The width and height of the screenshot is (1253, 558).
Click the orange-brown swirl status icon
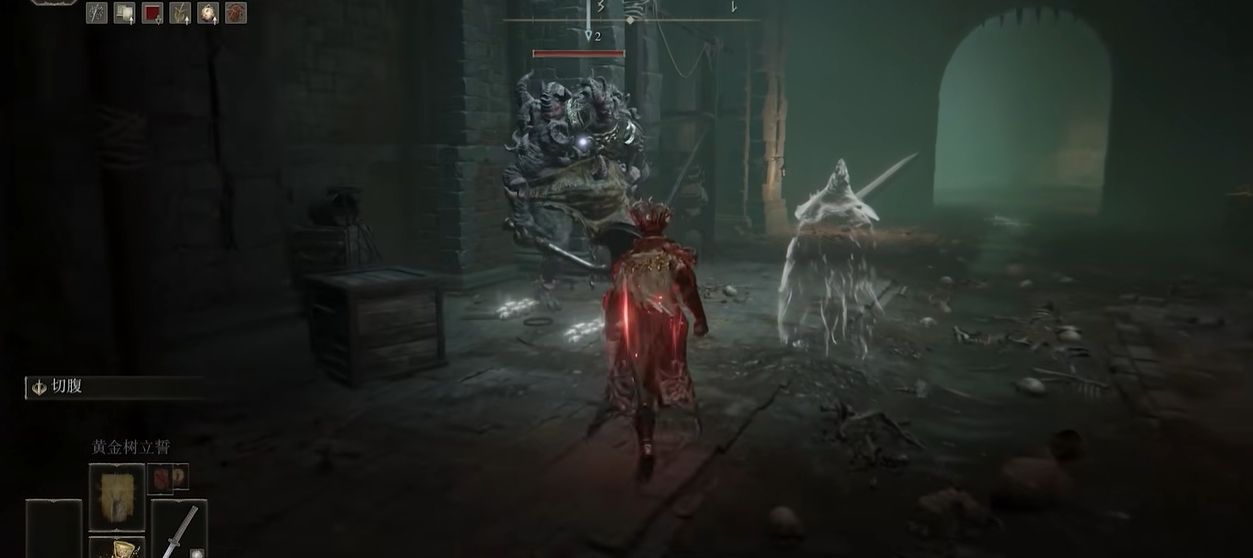[236, 13]
